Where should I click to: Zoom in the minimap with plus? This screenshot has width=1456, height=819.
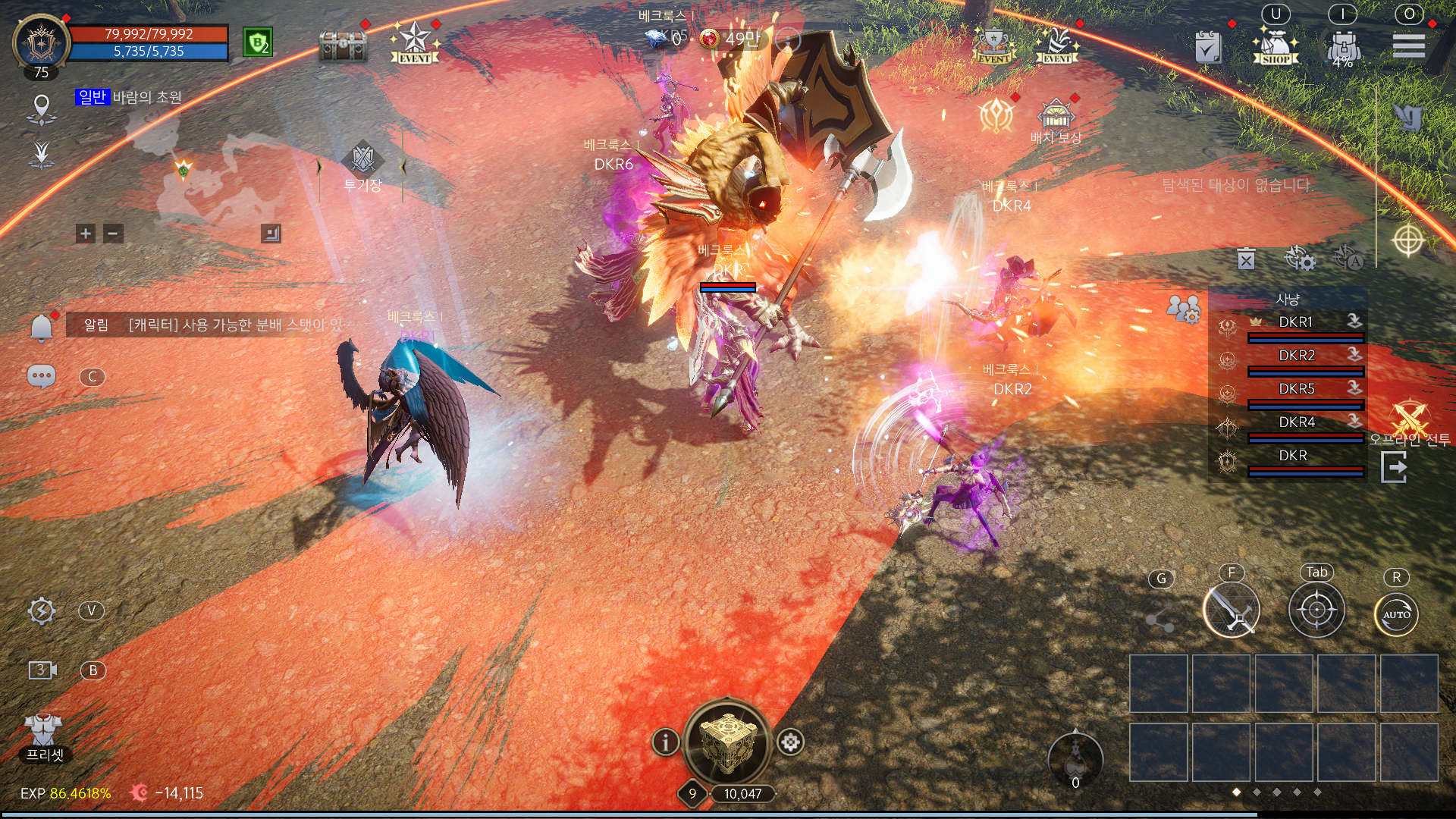click(86, 234)
